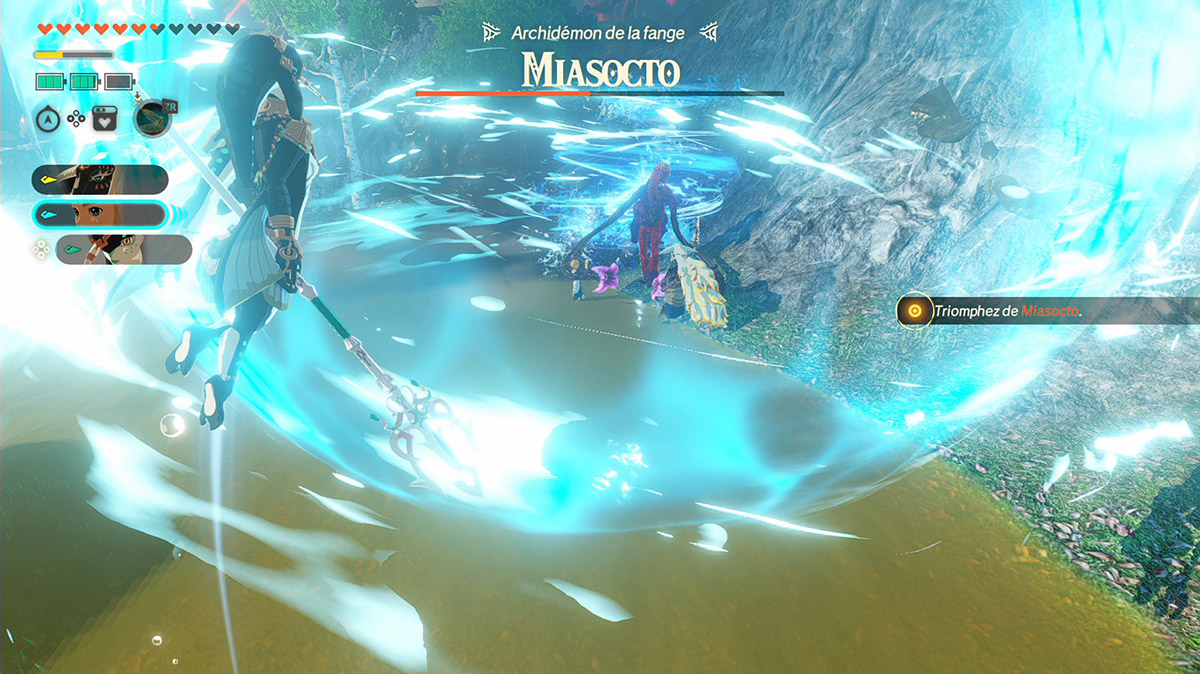Click the compass arrow icon
This screenshot has height=674, width=1200.
(49, 118)
